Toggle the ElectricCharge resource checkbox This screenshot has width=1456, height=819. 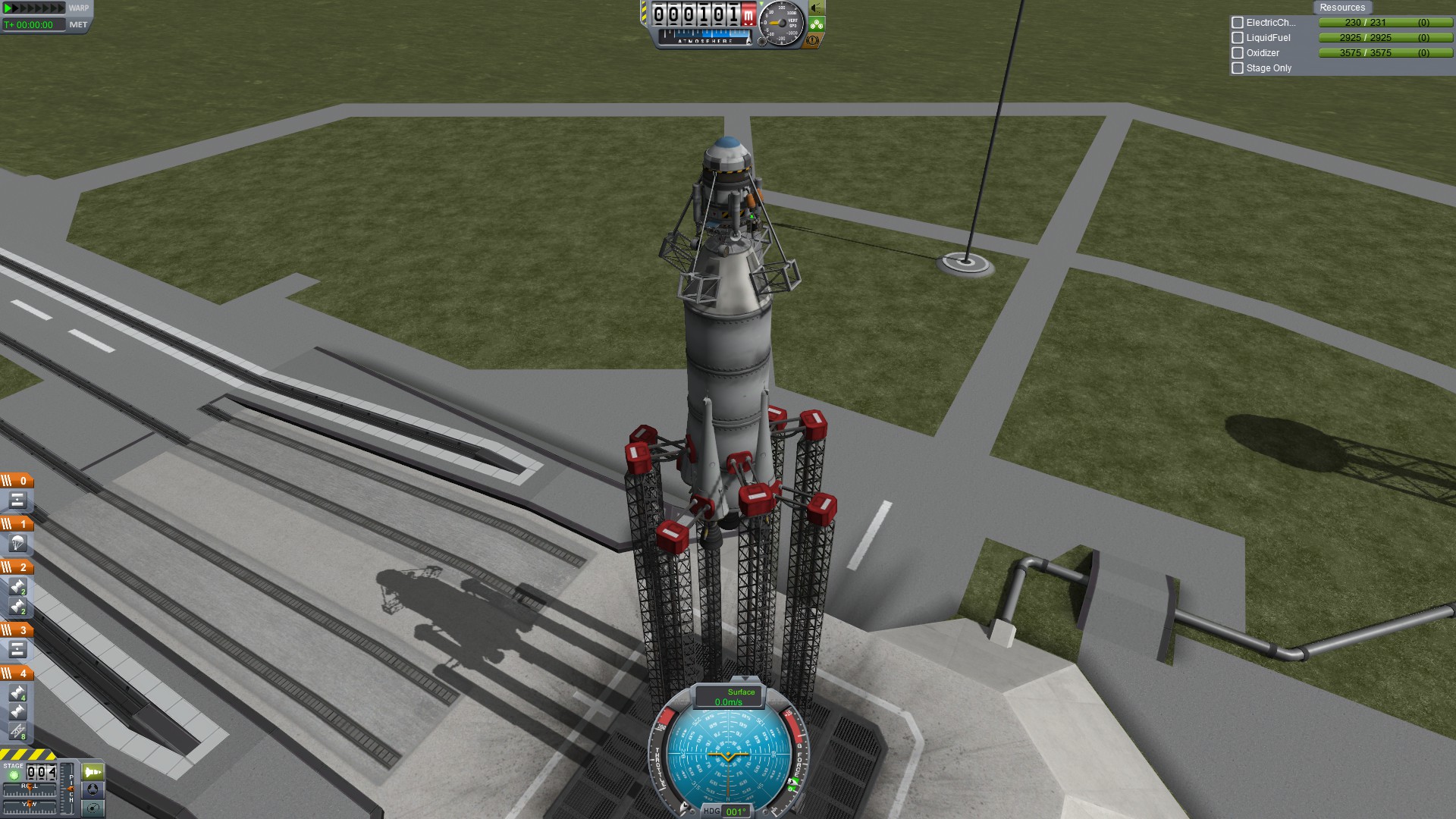1238,23
